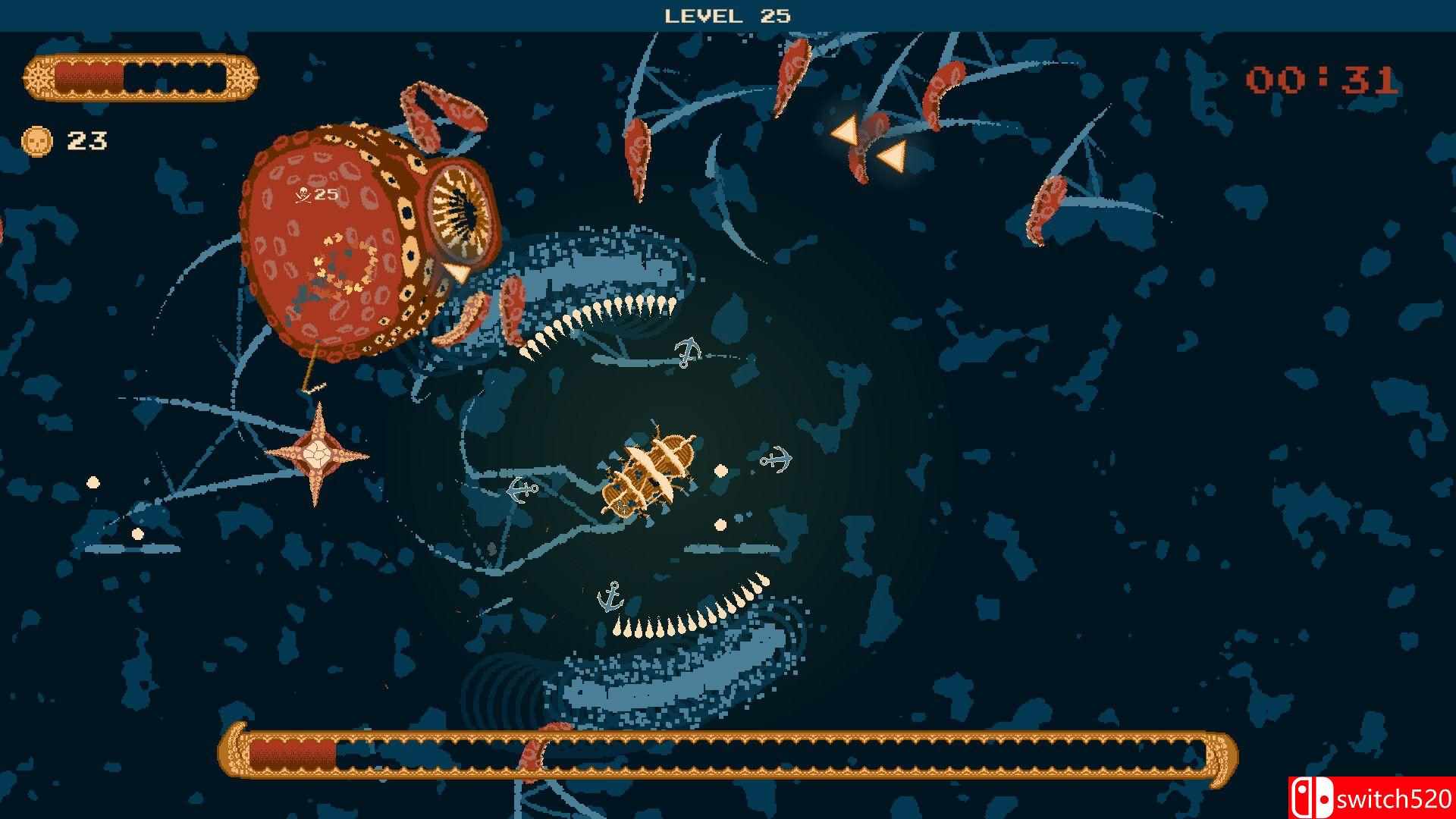Click the LEVEL 25 header banner

[727, 14]
